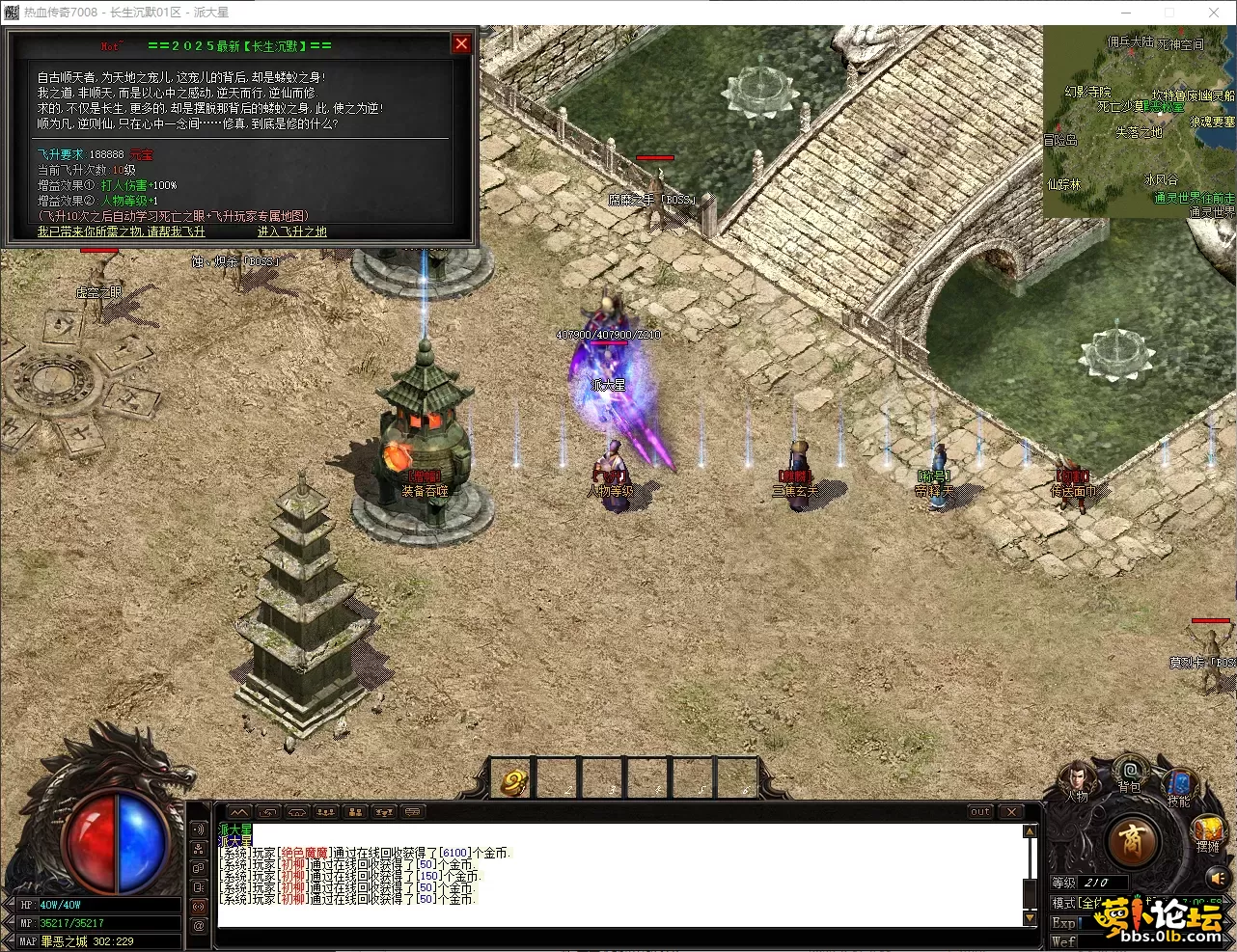Open the 摆摊 stall treasure chest icon
The image size is (1237, 952).
1208,831
